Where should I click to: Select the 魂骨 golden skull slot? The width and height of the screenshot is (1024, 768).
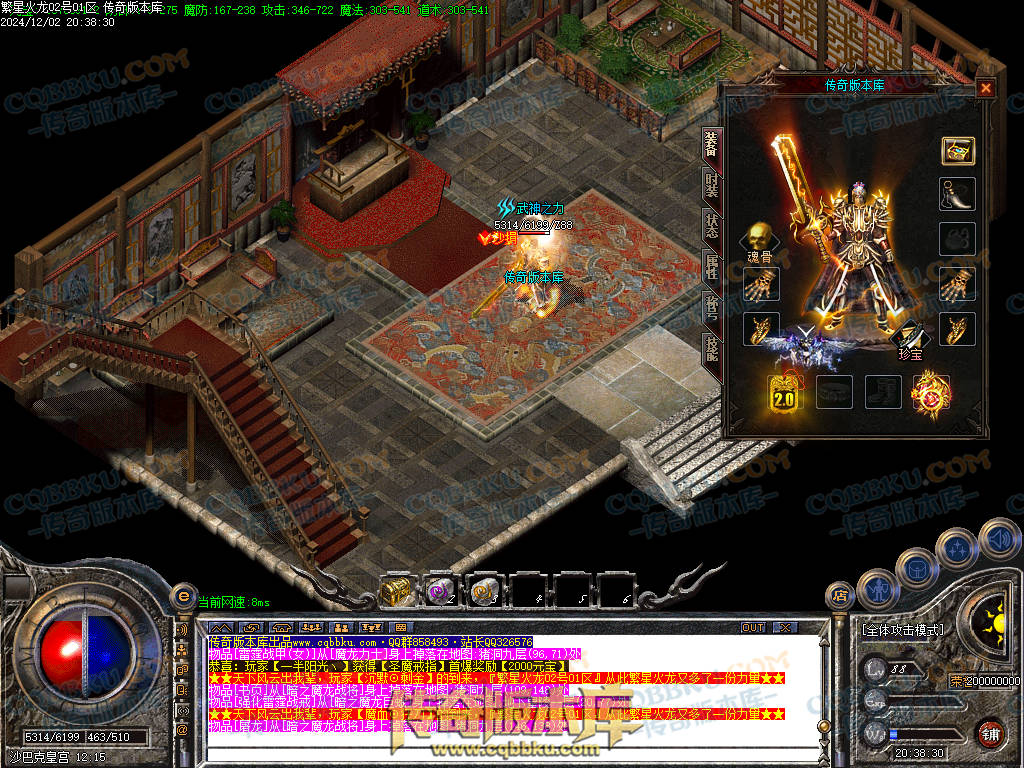coord(758,240)
